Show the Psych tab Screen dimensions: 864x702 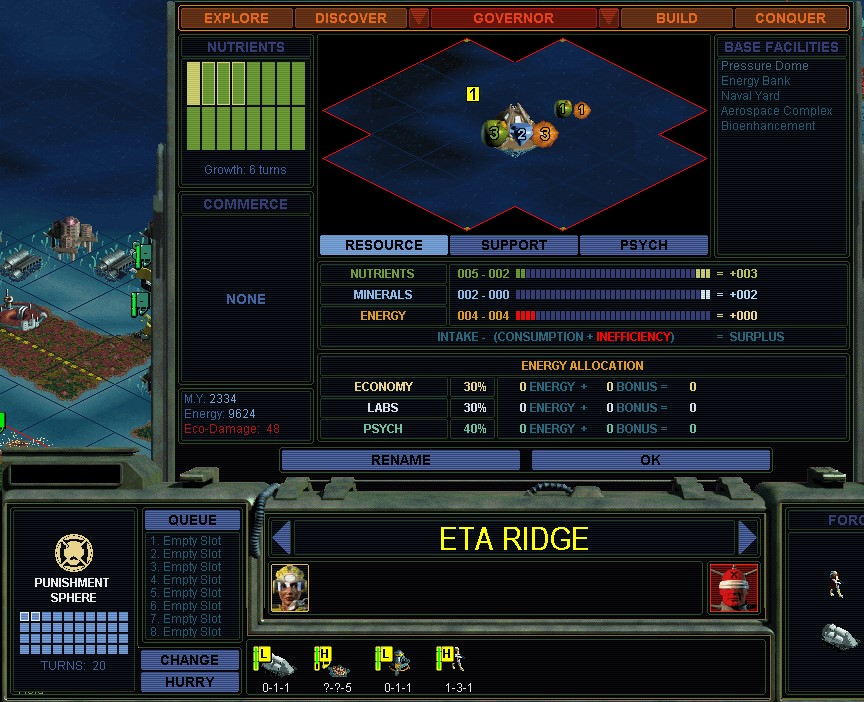pyautogui.click(x=643, y=245)
